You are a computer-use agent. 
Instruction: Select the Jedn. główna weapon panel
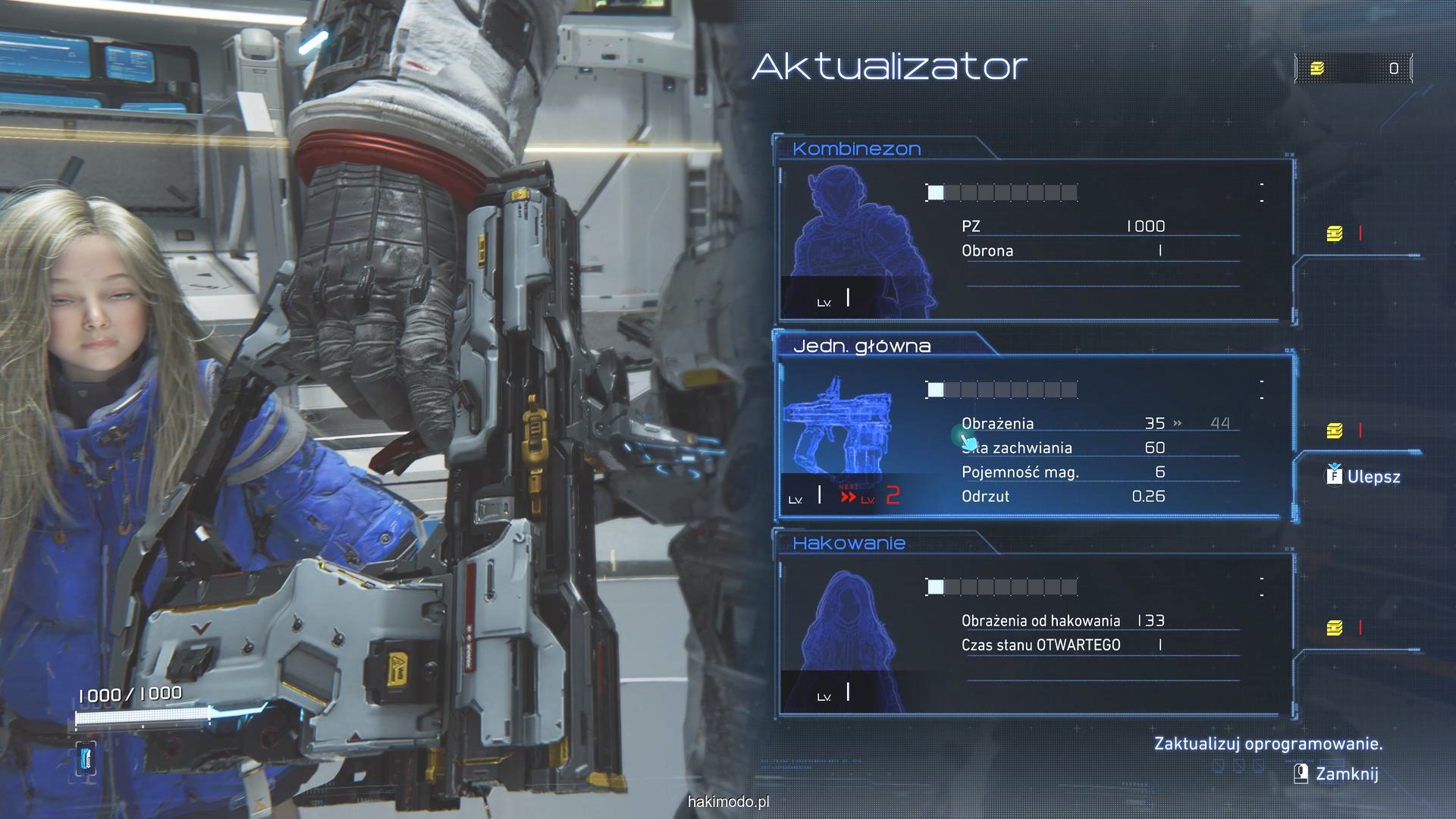(1035, 436)
